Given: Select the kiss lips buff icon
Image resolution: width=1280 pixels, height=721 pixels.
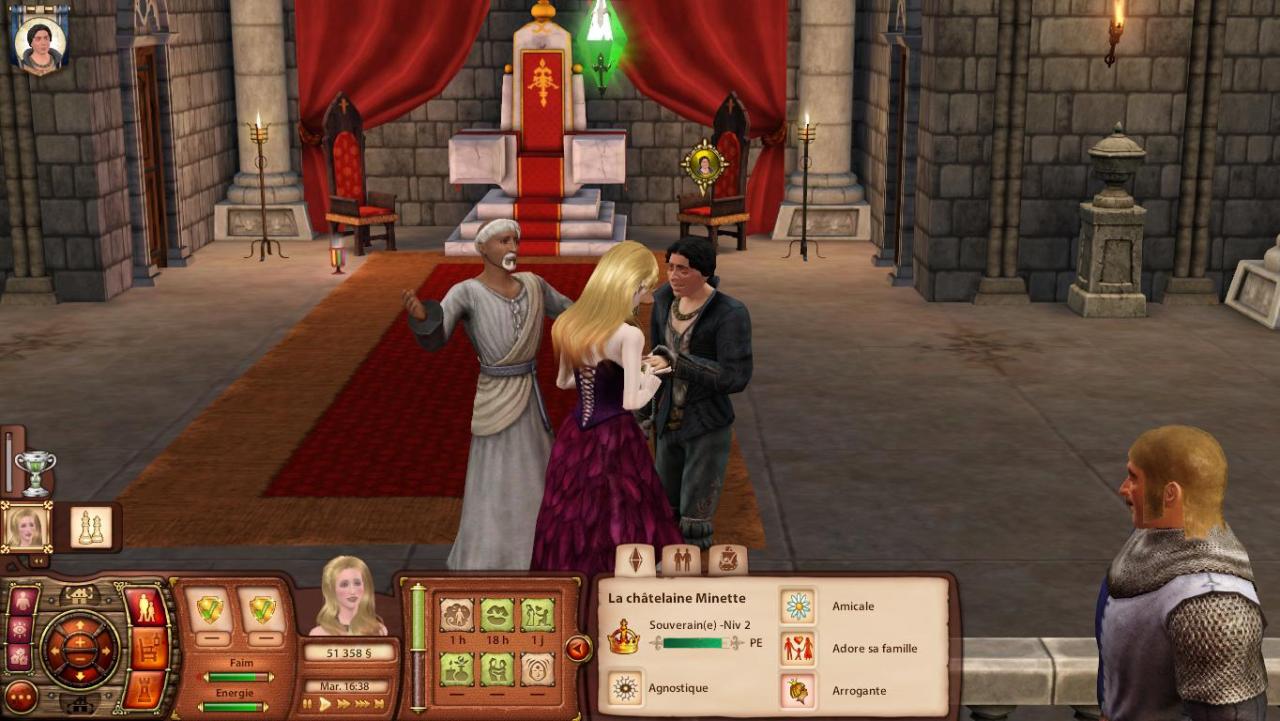Looking at the screenshot, I should coord(497,614).
